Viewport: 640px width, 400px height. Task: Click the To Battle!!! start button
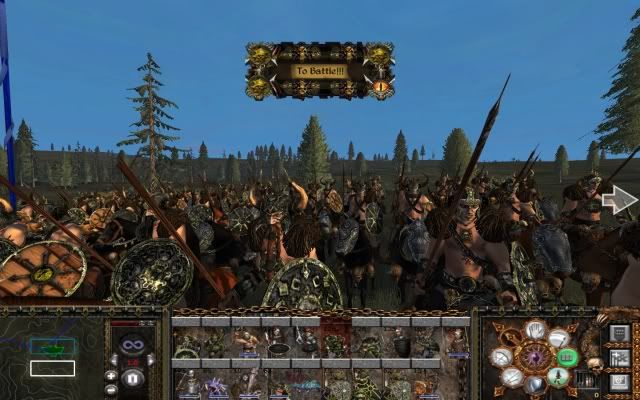tap(317, 71)
